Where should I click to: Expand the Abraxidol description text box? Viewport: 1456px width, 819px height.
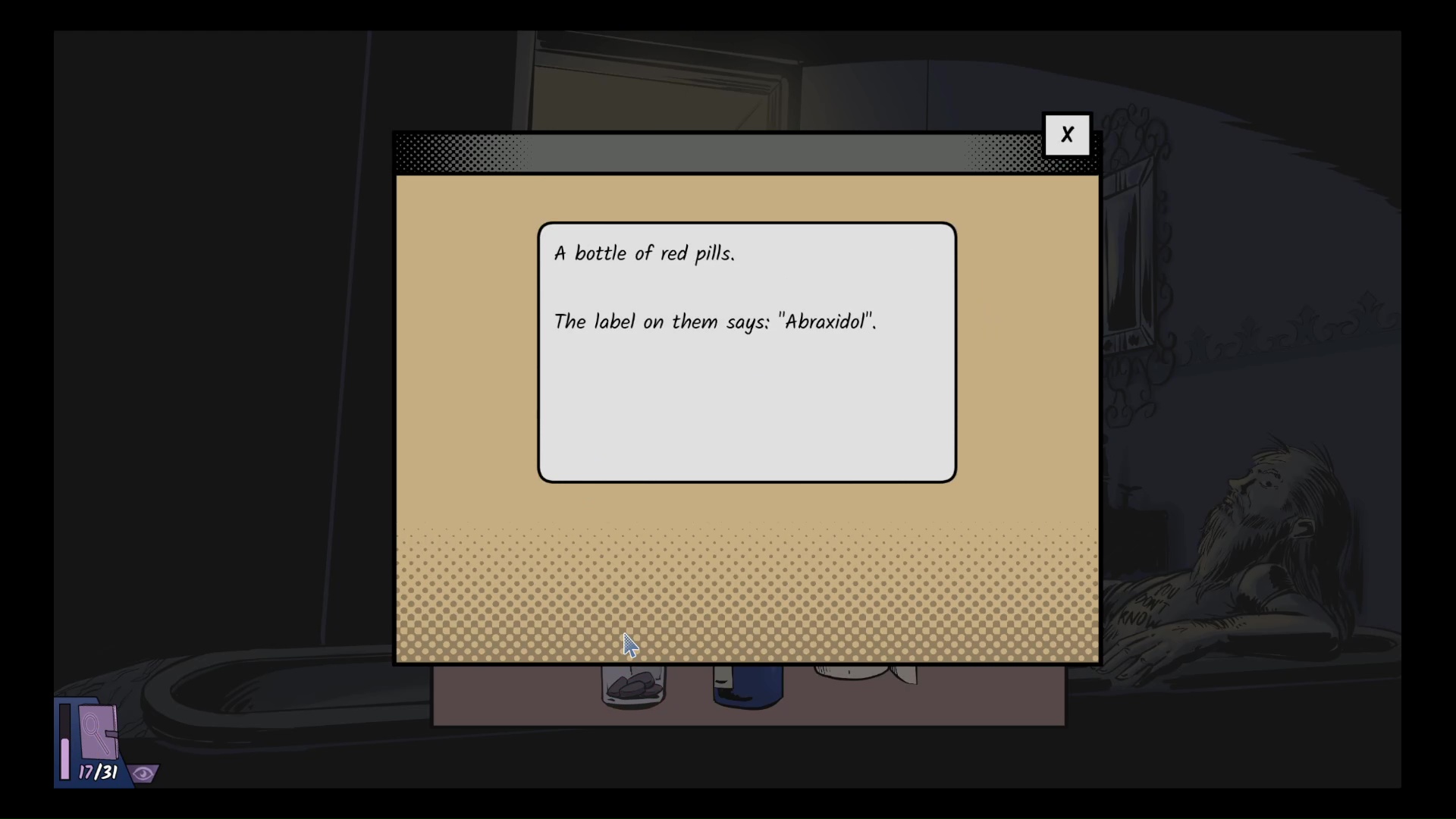746,349
